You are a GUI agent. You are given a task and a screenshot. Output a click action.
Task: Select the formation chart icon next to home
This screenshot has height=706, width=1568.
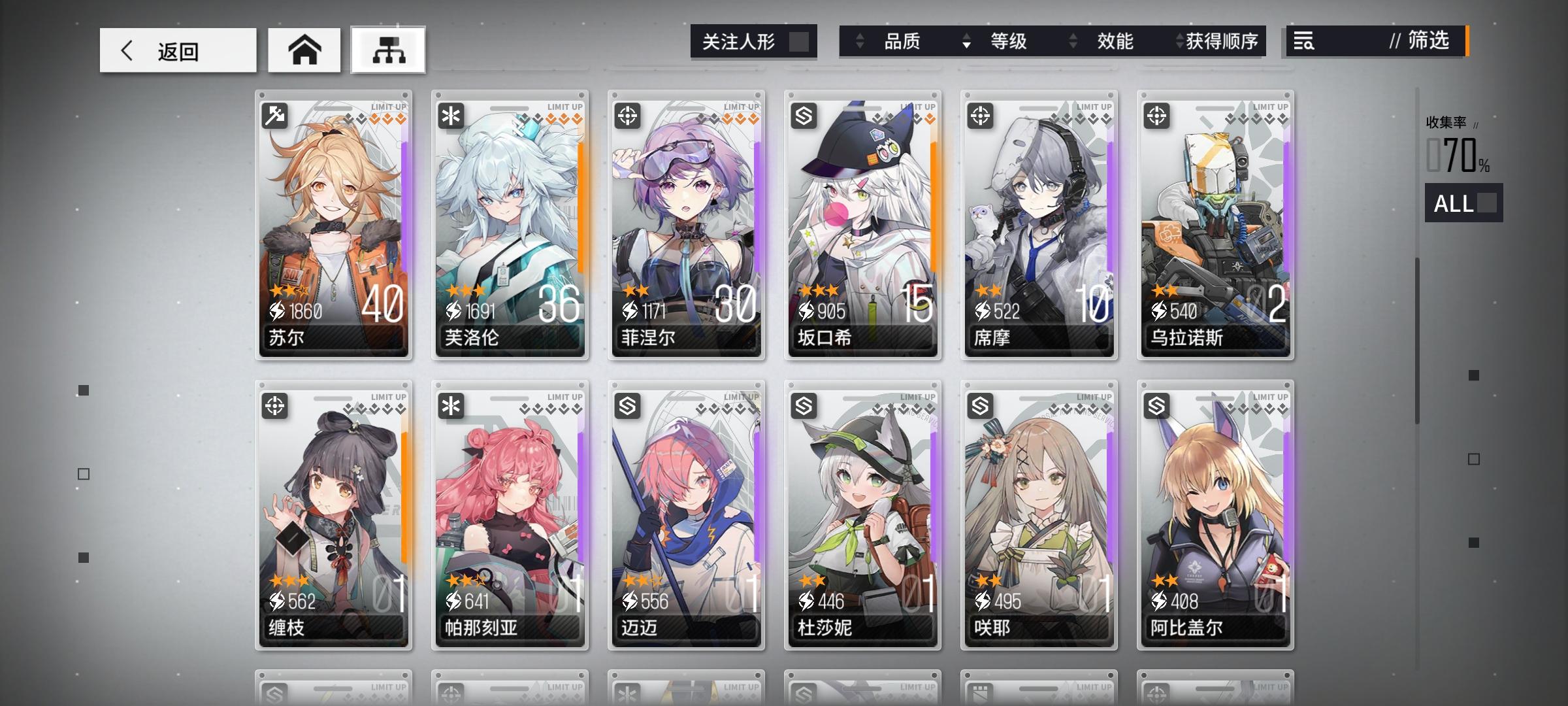(388, 49)
